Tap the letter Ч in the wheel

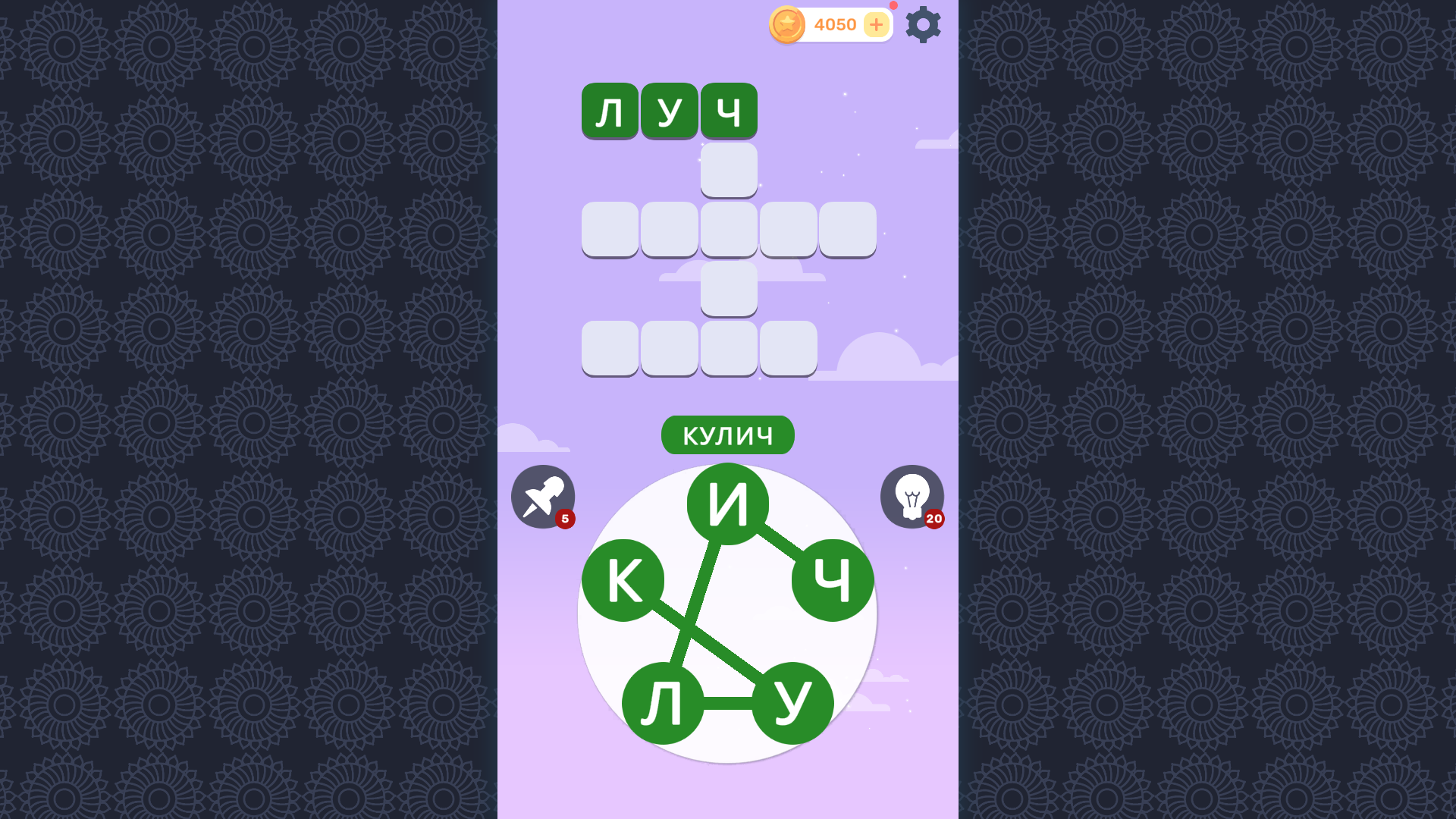coord(832,579)
